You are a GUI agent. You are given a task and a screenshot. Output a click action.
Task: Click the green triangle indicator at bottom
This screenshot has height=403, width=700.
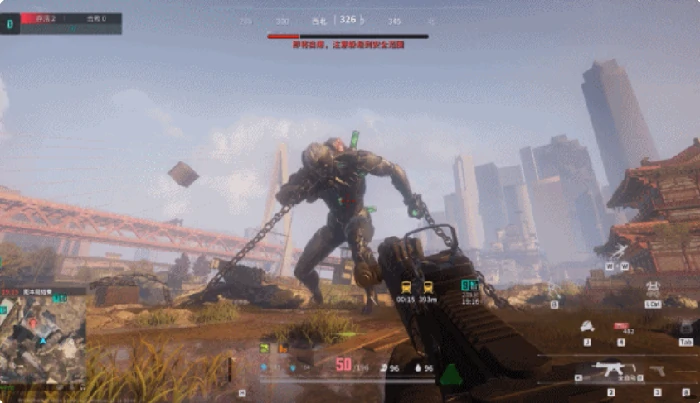tap(452, 375)
